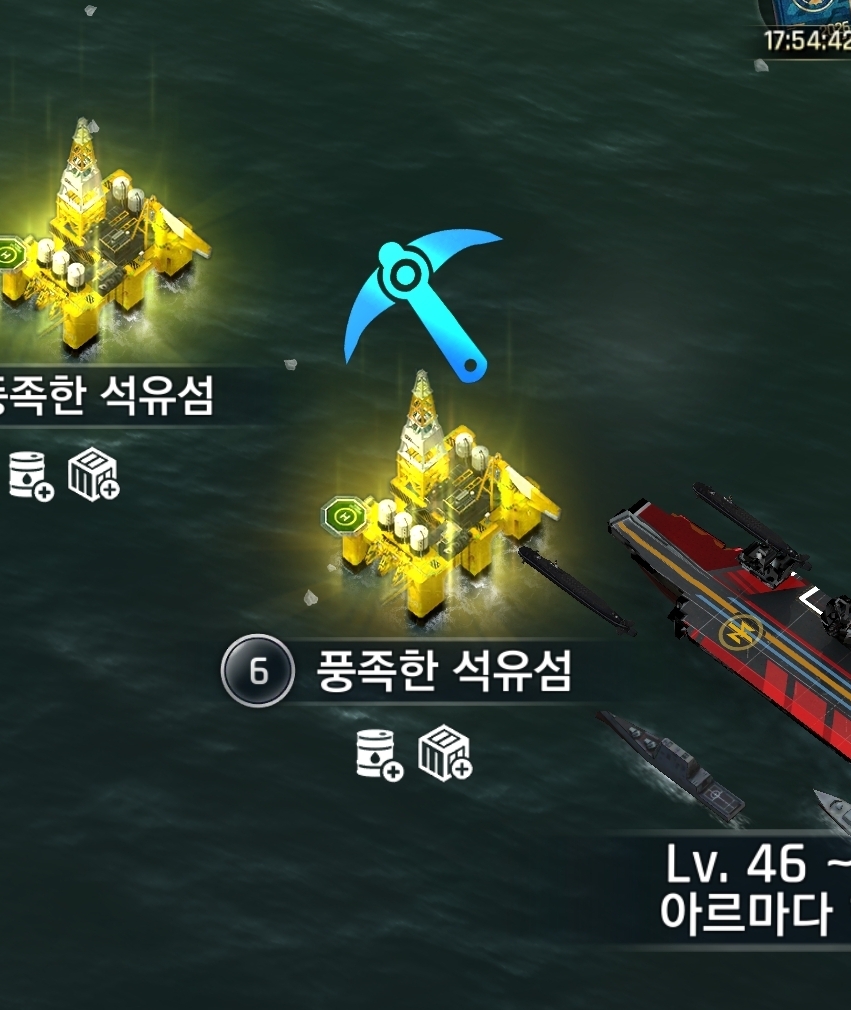This screenshot has height=1010, width=851.
Task: Tap the blue pickaxe gathering icon
Action: pos(420,300)
